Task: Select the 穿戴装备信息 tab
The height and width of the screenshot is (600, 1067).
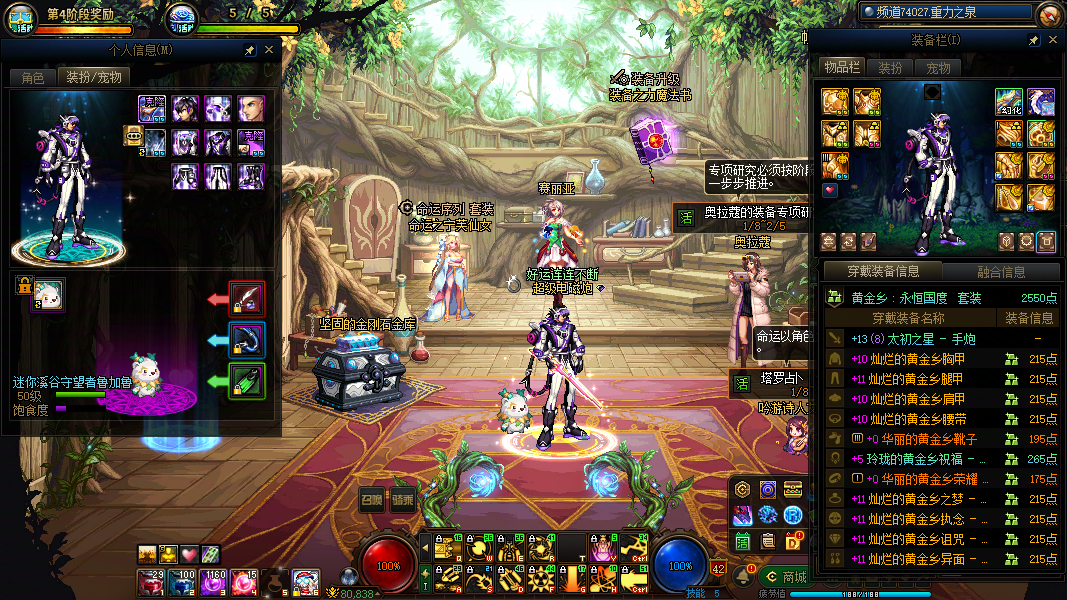Action: pos(883,272)
